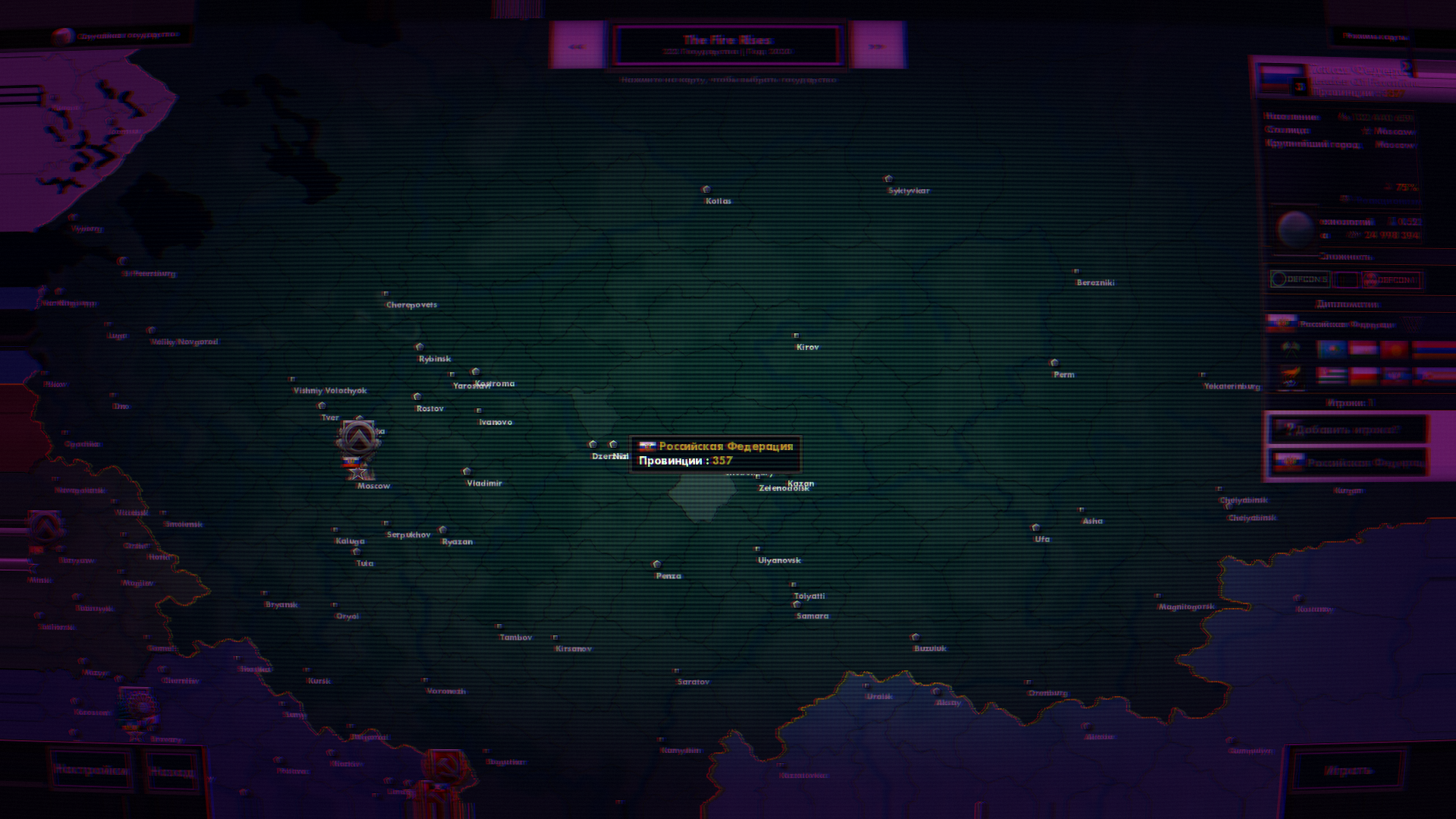Open Настройки (Settings)
The width and height of the screenshot is (1456, 819).
[x=91, y=770]
